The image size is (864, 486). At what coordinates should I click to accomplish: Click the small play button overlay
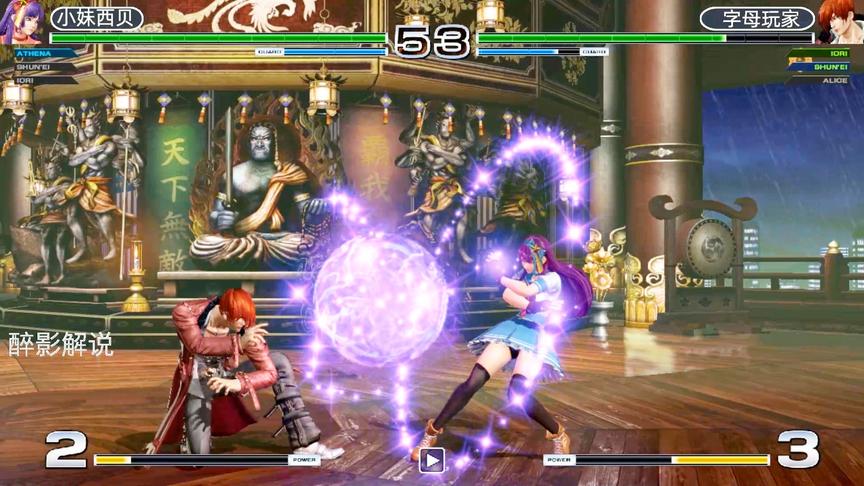(x=431, y=460)
